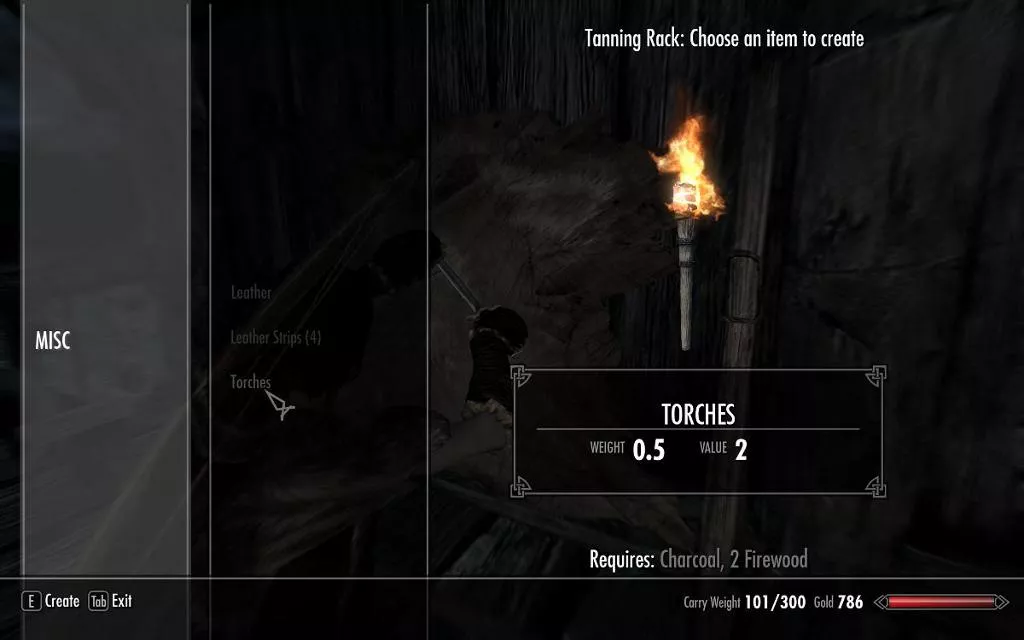The image size is (1024, 640).
Task: Choose Leather from the item list
Action: point(251,293)
